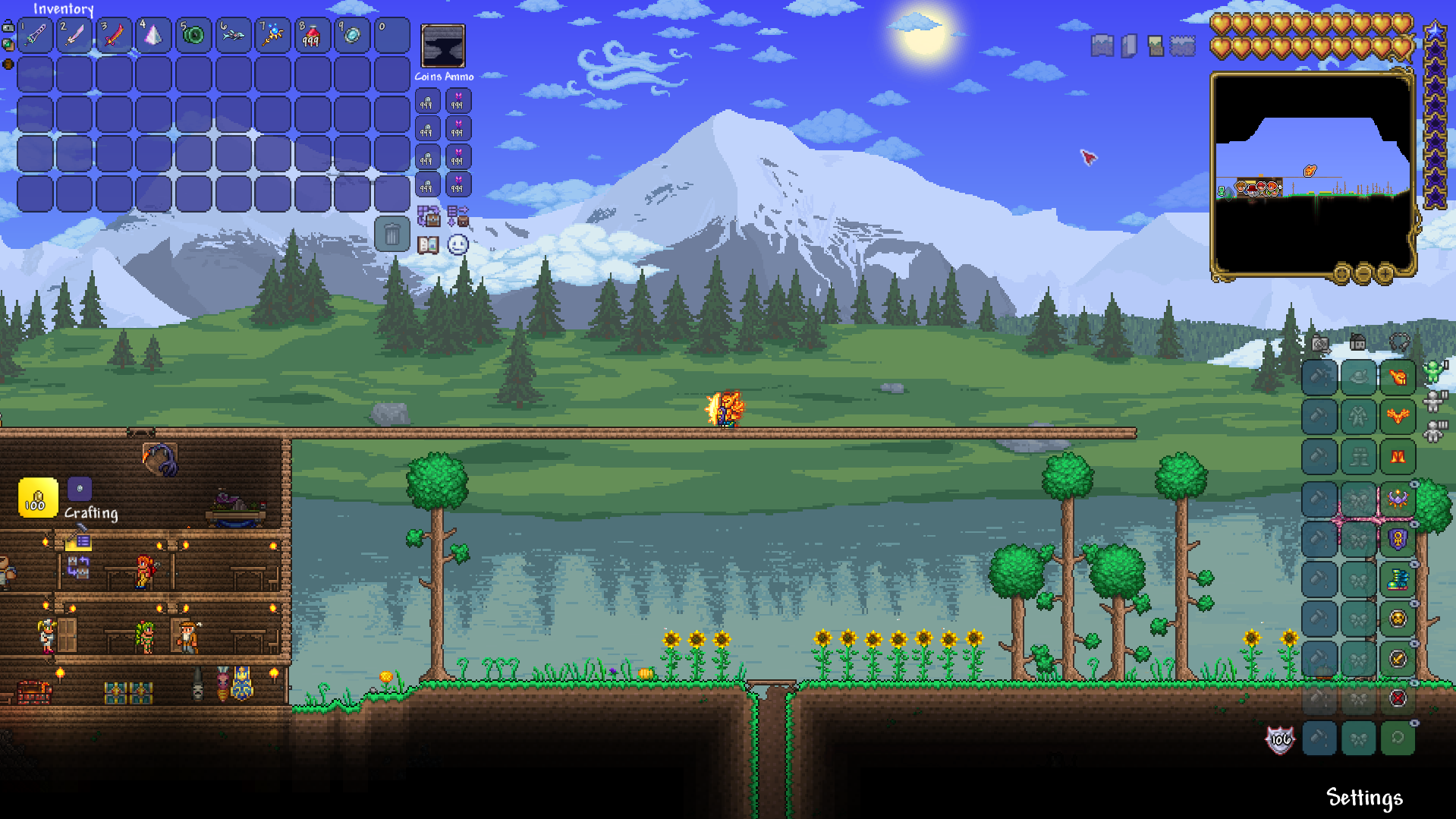Pick the white crystal prism in slot 4
The height and width of the screenshot is (819, 1456).
153,35
